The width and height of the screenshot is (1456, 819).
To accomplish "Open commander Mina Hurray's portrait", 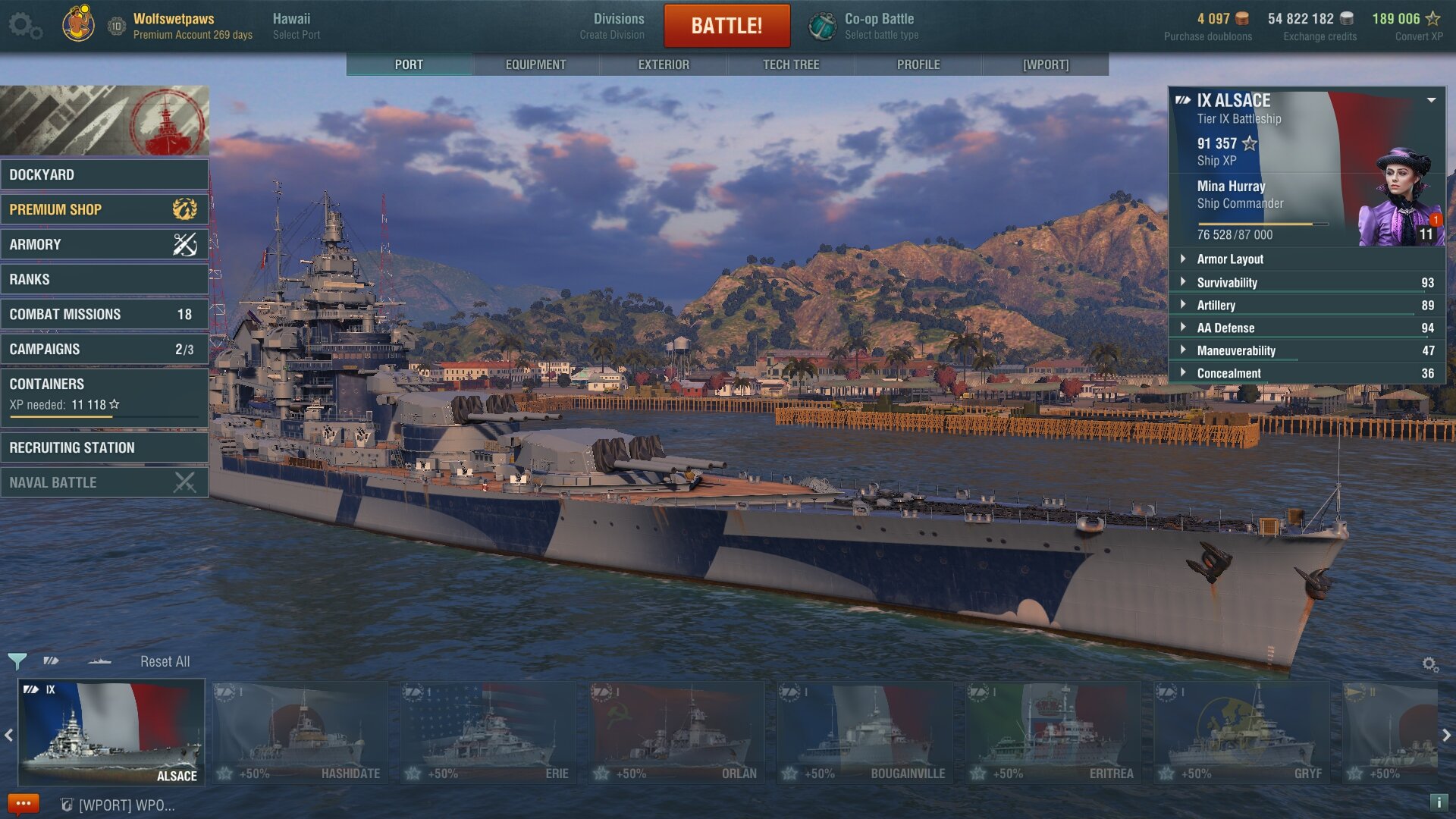I will (x=1400, y=199).
